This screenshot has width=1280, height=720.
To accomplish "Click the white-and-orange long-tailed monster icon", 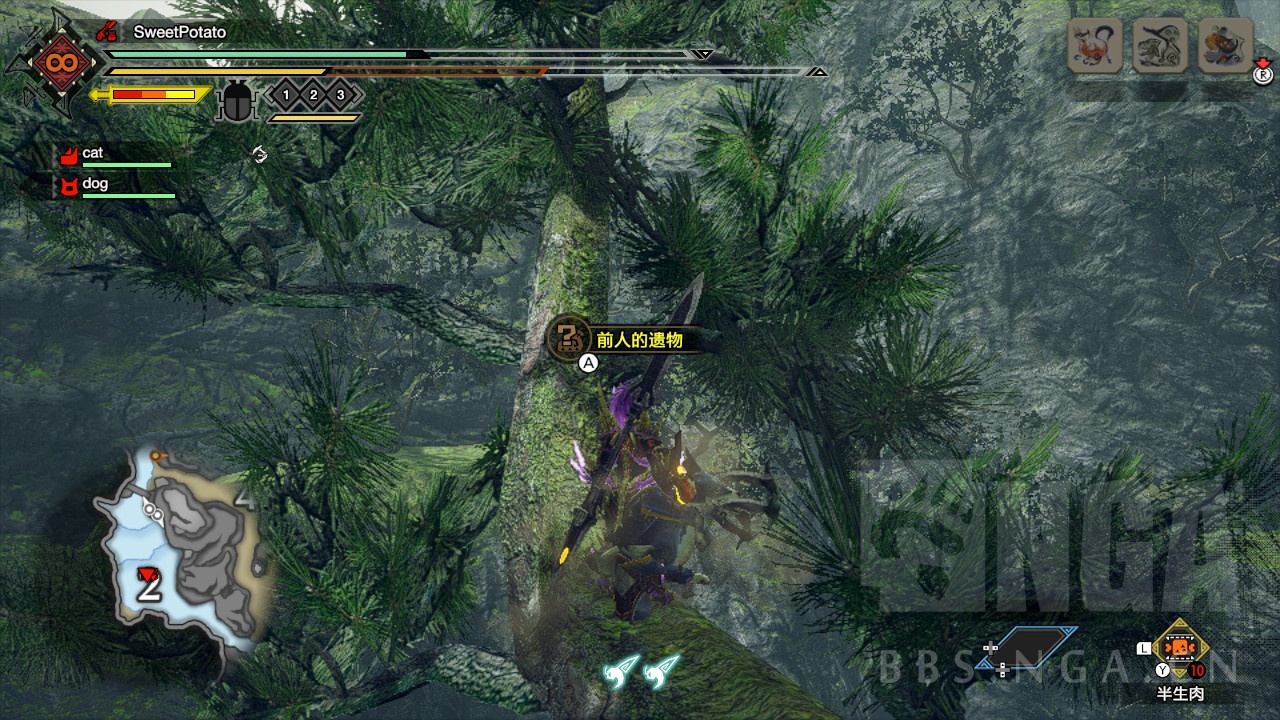I will (1094, 45).
